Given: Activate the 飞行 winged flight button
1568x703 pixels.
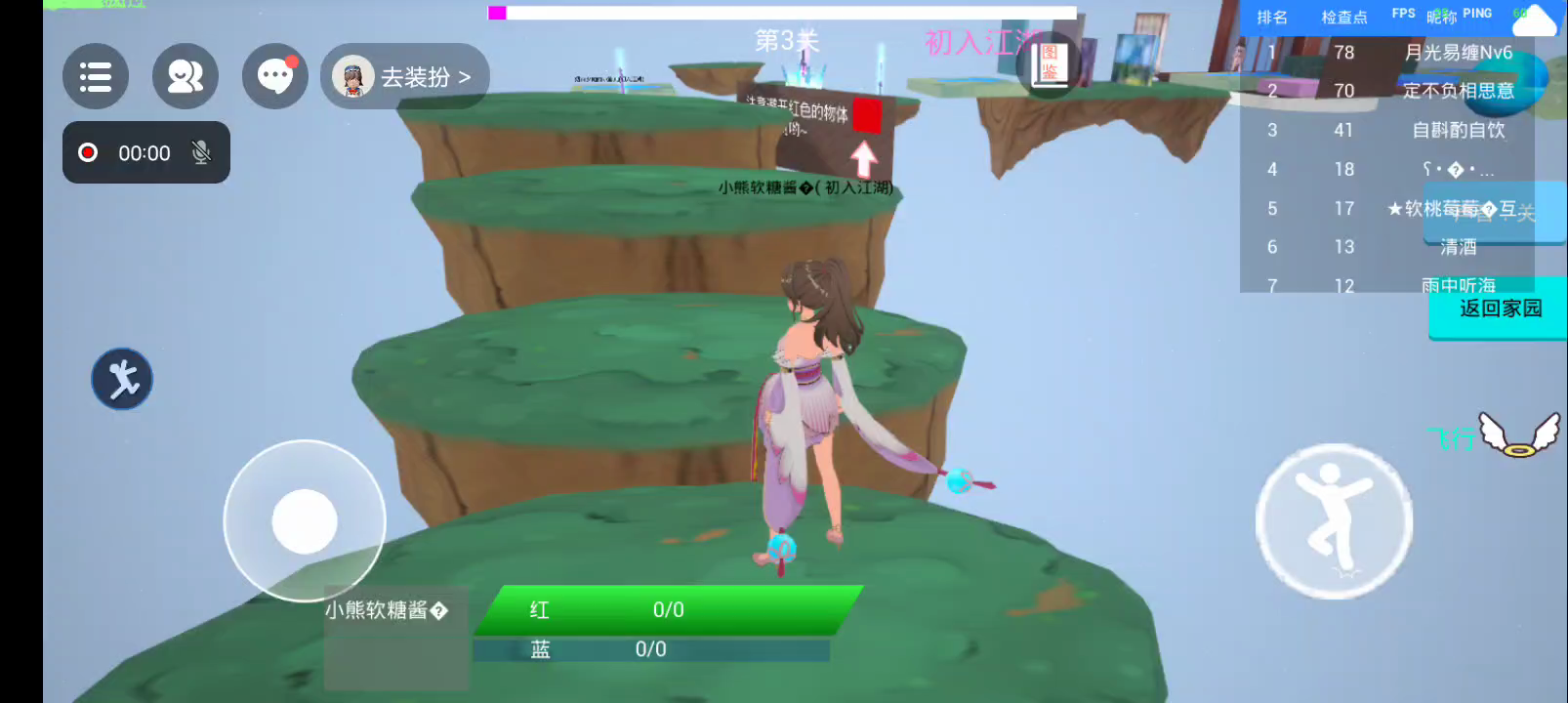Looking at the screenshot, I should [1517, 434].
